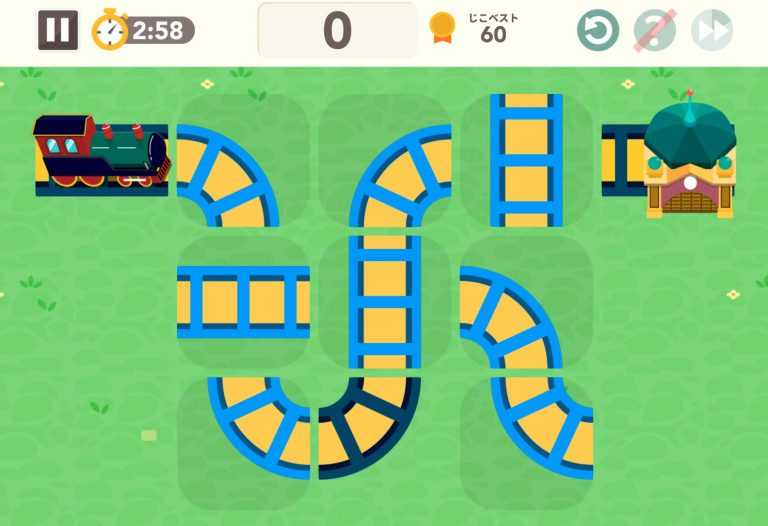Activate the fast-forward button
Image resolution: width=768 pixels, height=526 pixels.
712,31
